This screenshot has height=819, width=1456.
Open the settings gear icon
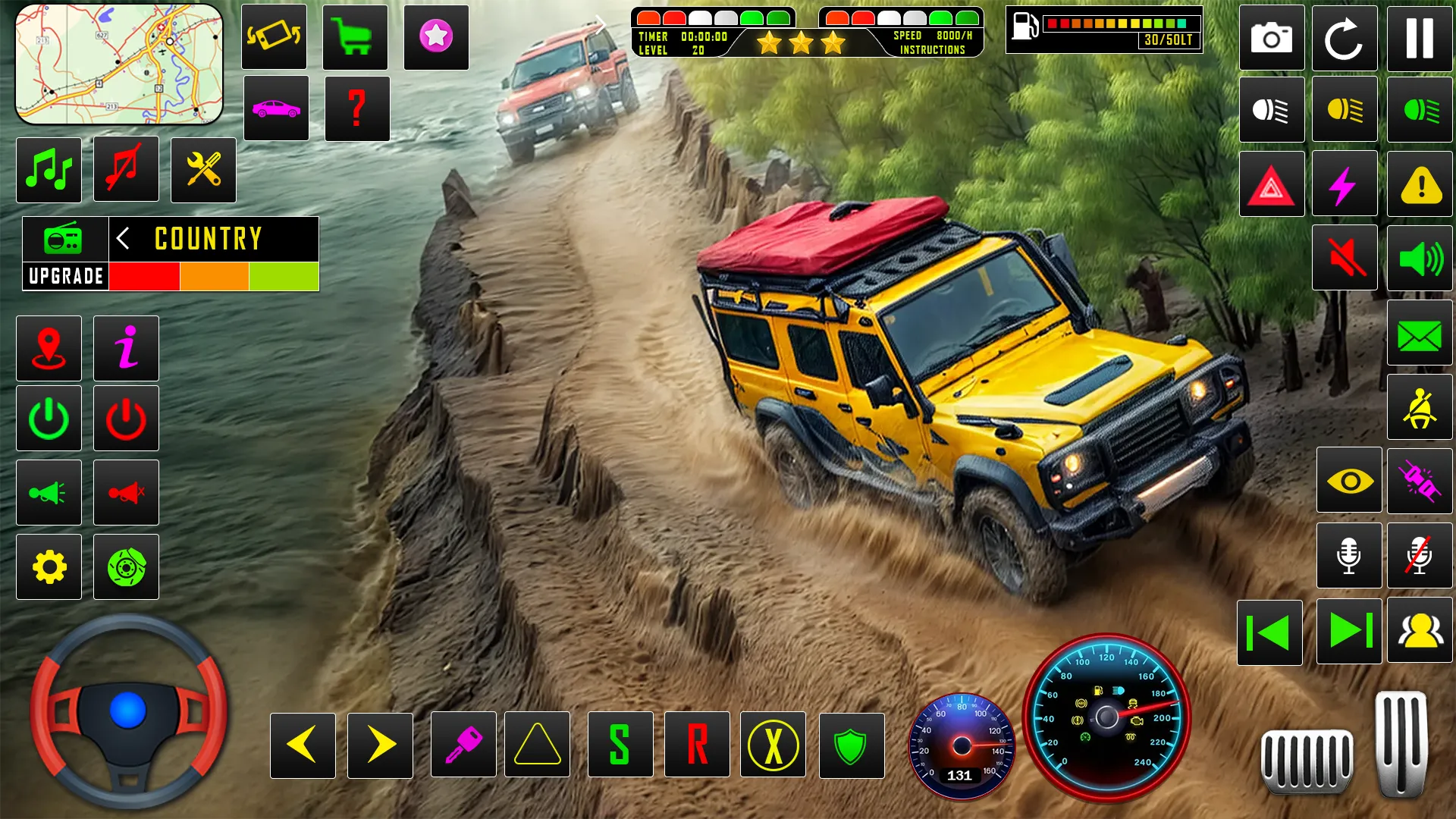(x=49, y=566)
